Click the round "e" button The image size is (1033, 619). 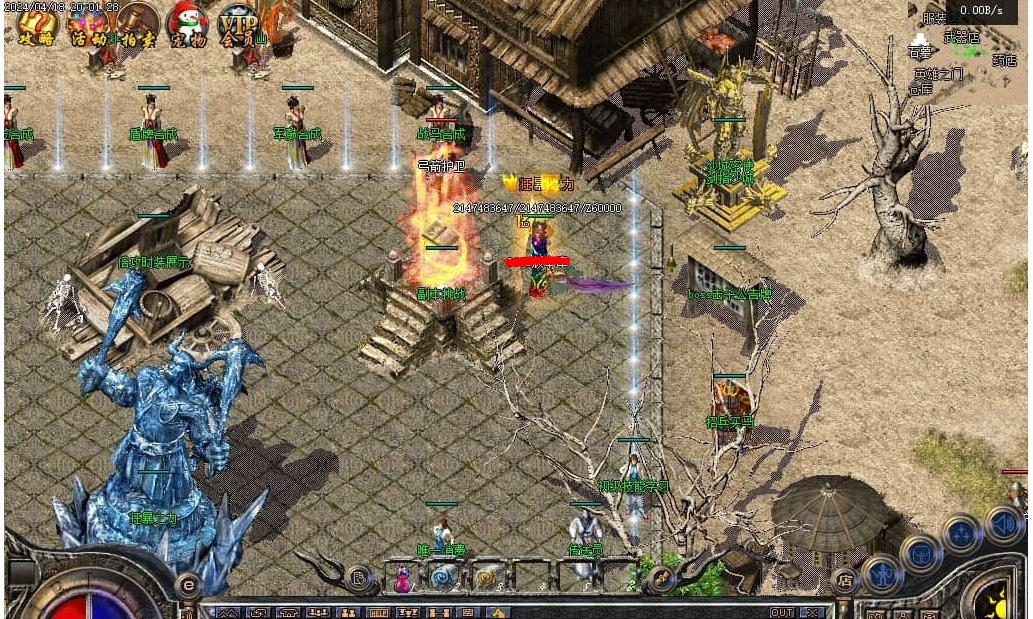(188, 586)
